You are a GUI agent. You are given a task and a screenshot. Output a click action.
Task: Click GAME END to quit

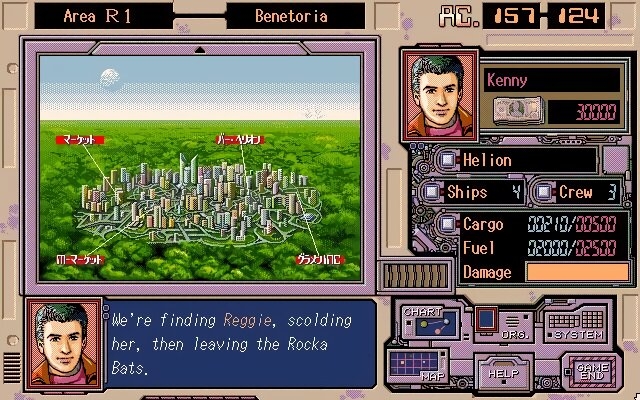[x=592, y=371]
